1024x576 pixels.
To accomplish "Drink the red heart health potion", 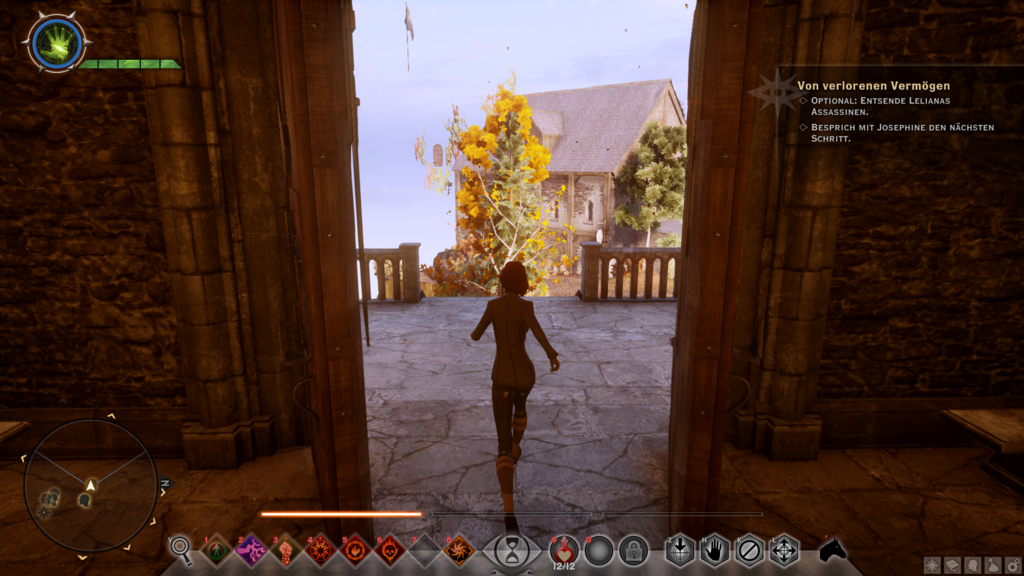I will pyautogui.click(x=563, y=549).
